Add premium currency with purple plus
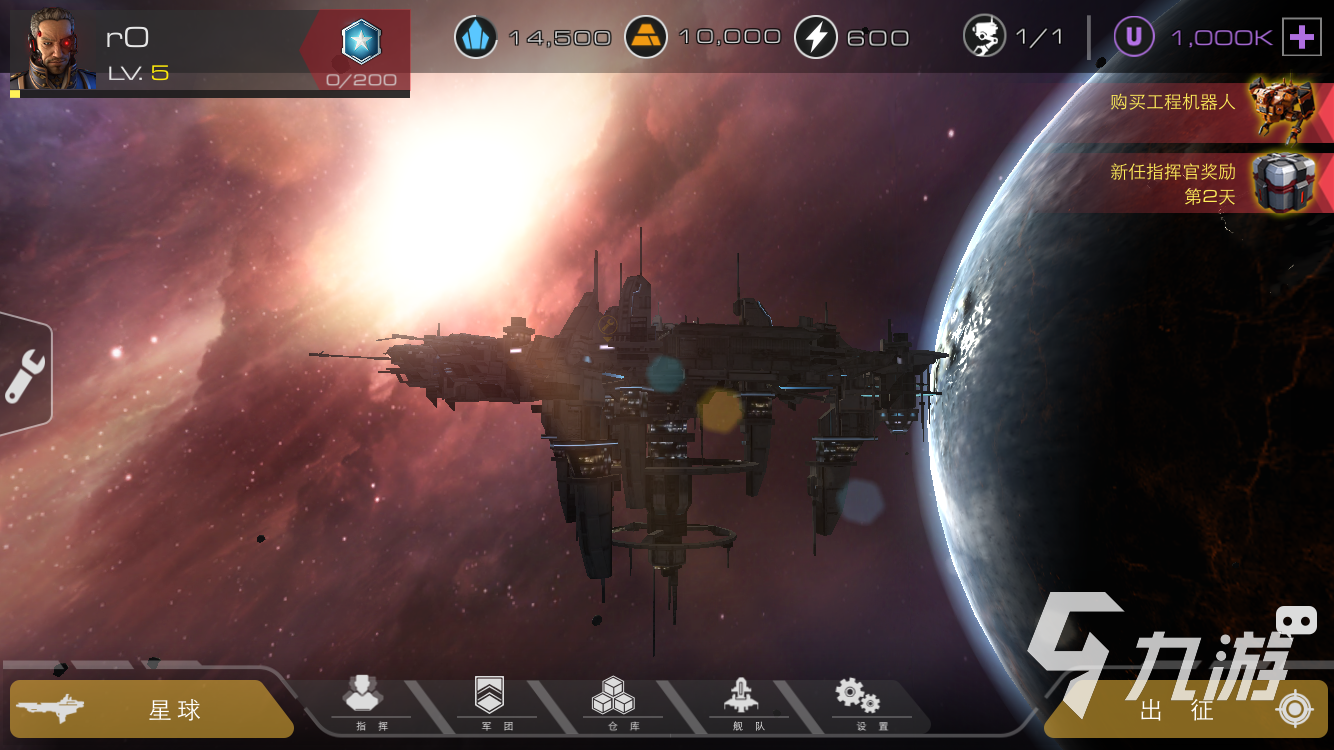 tap(1301, 38)
